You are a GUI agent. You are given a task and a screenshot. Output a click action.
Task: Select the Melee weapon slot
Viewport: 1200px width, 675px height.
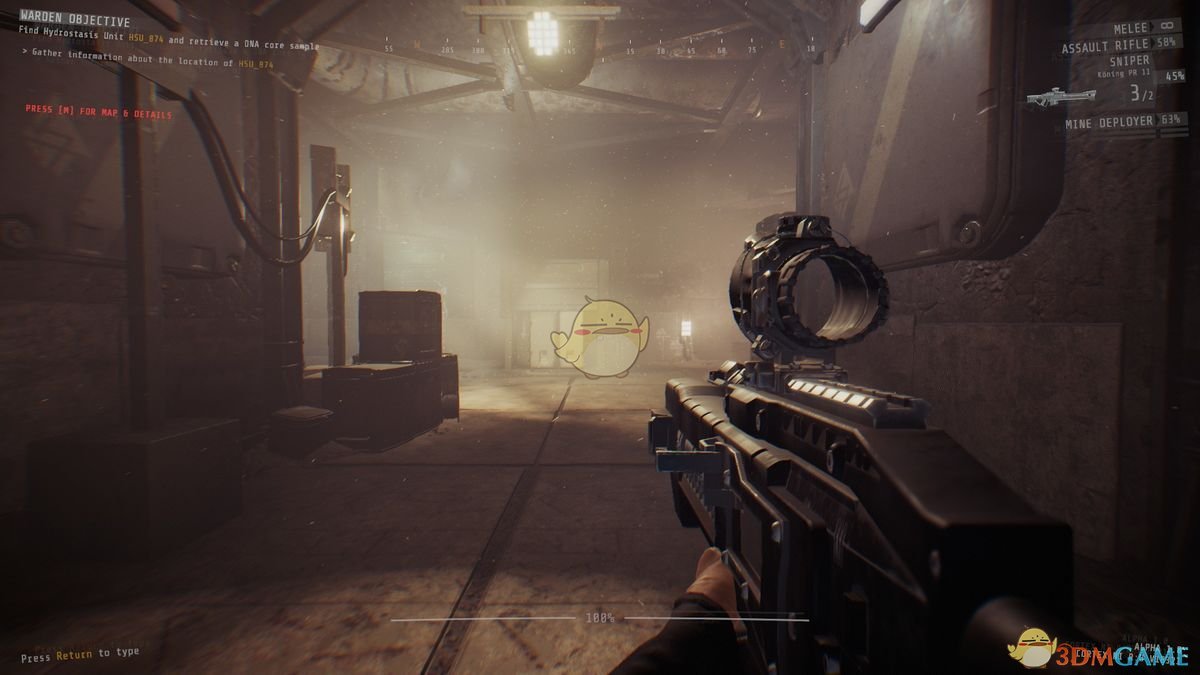[x=1133, y=28]
